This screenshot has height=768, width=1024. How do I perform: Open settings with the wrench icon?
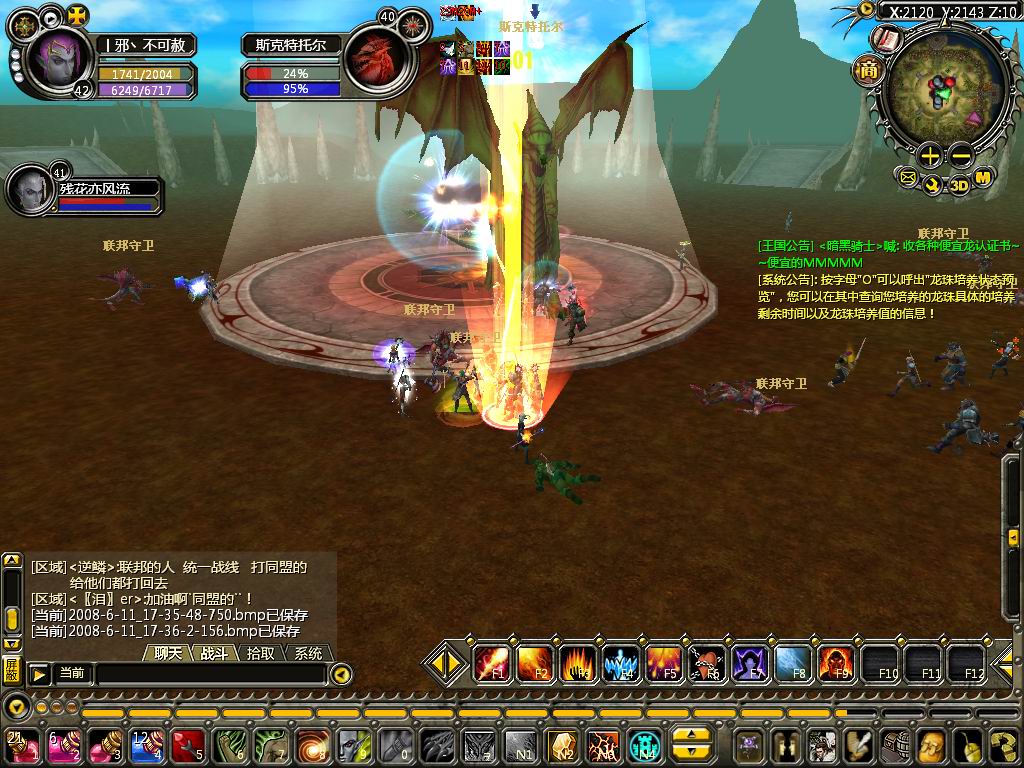tap(932, 185)
